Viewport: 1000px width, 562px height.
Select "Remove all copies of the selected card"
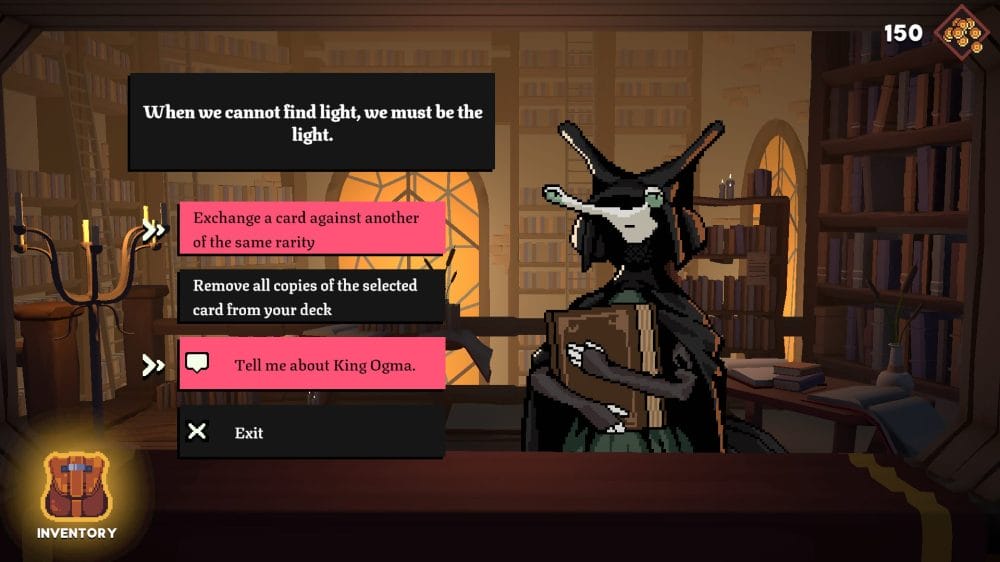click(310, 297)
